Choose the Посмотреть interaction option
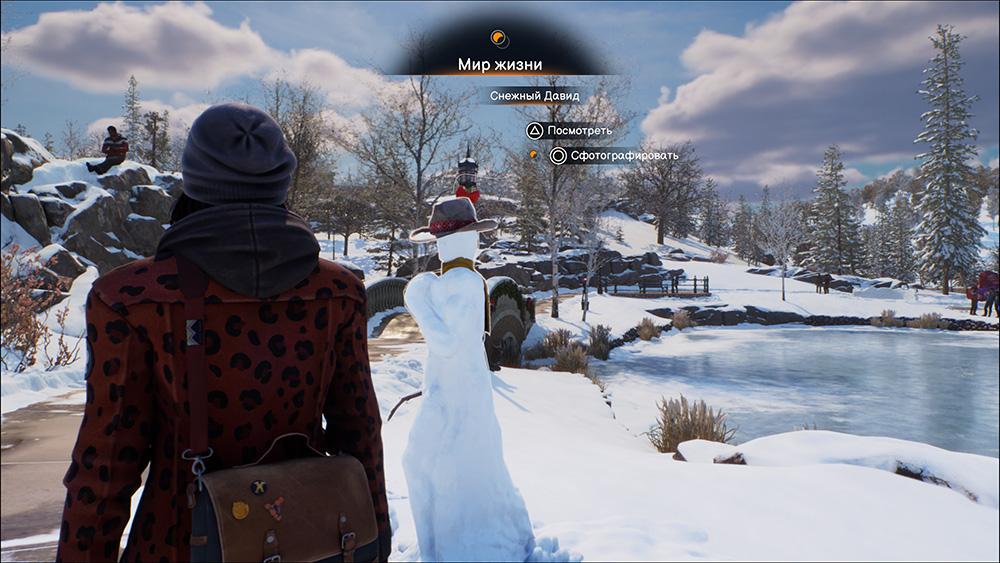The height and width of the screenshot is (563, 1000). click(569, 130)
